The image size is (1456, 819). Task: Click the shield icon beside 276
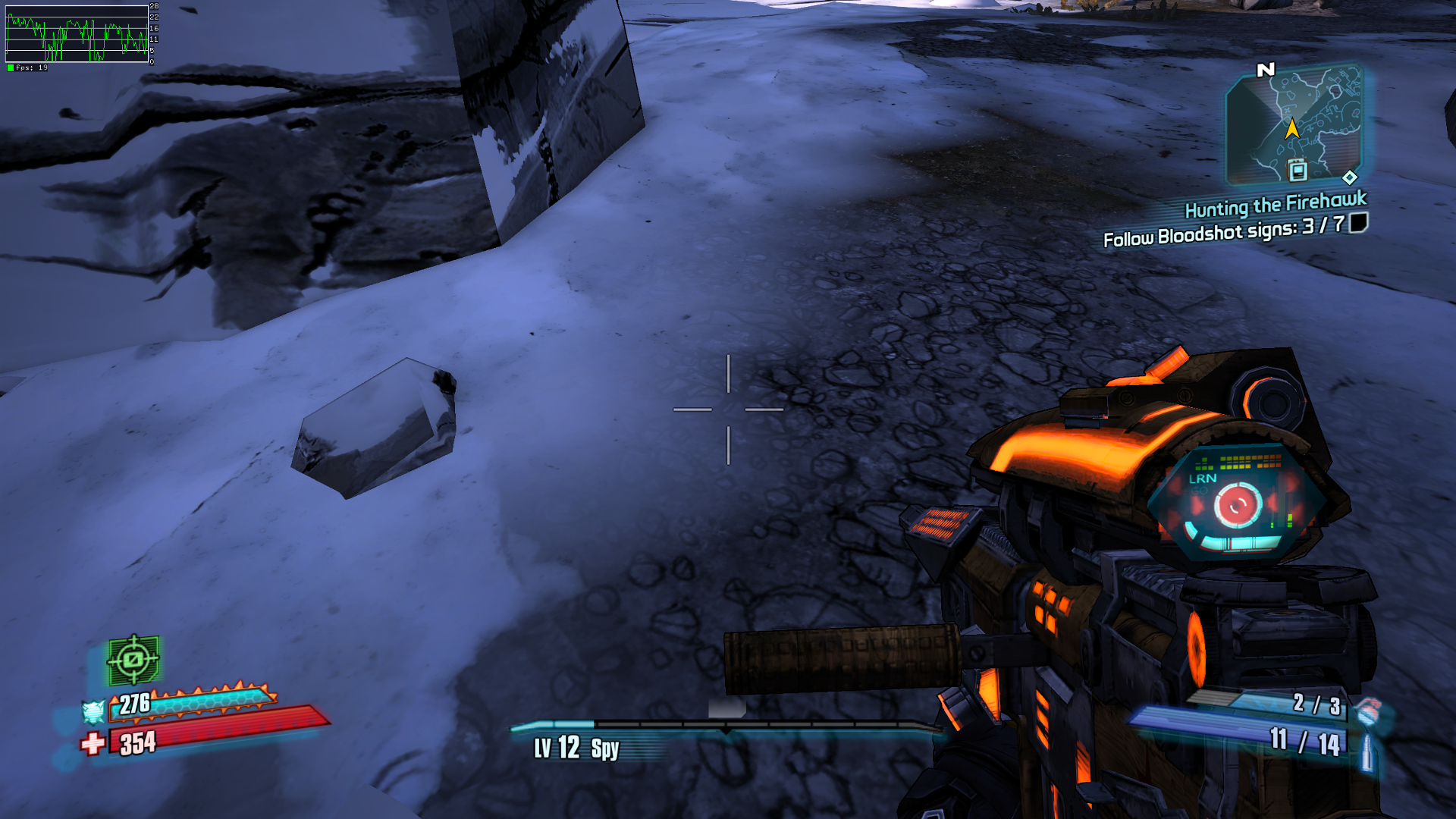(x=93, y=711)
